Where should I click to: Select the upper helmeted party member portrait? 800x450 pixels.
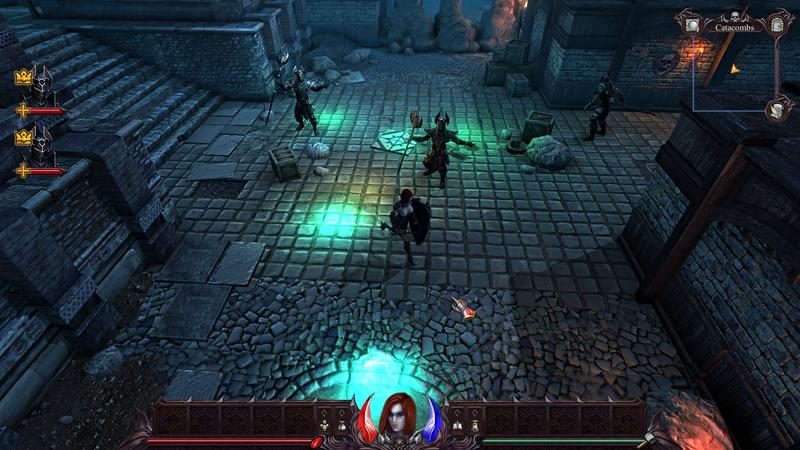tap(41, 81)
